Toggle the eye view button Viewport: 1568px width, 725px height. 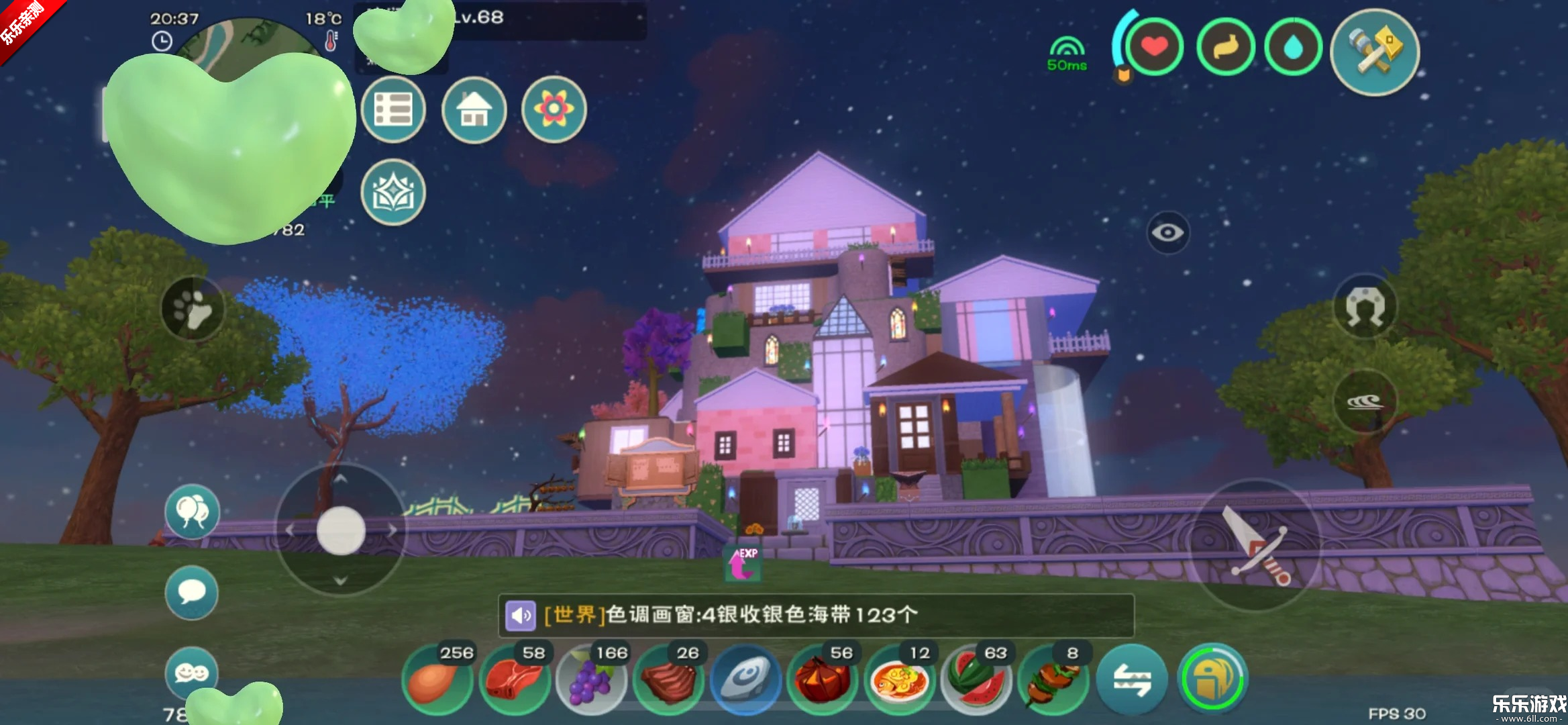tap(1167, 232)
